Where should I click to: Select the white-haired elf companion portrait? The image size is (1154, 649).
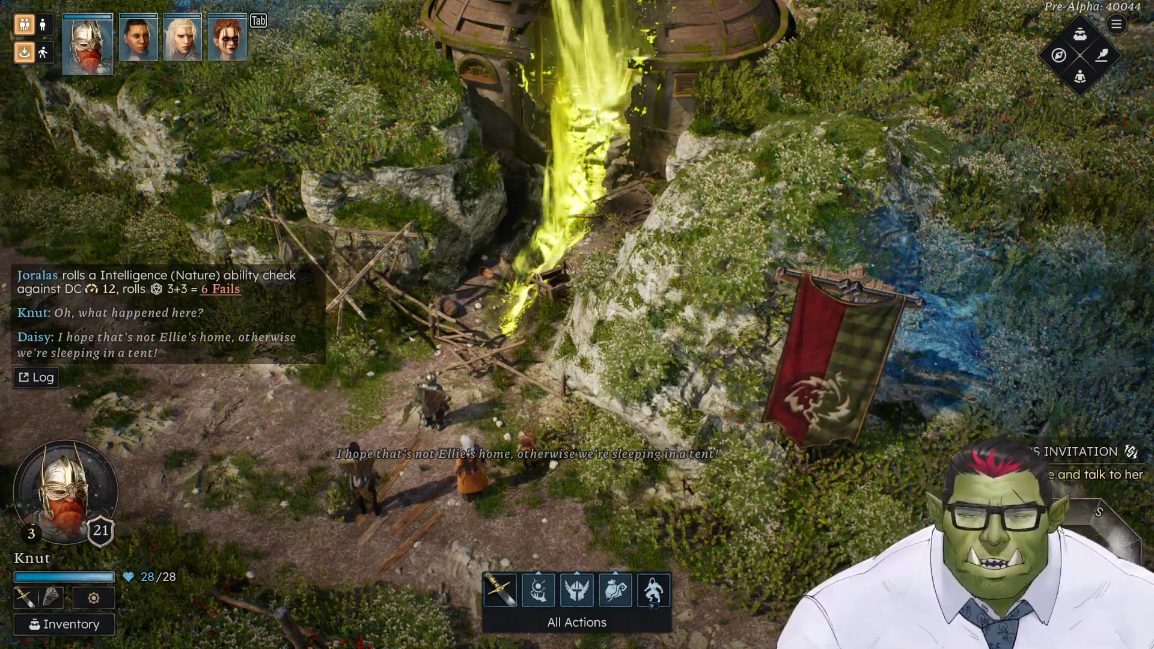(183, 40)
